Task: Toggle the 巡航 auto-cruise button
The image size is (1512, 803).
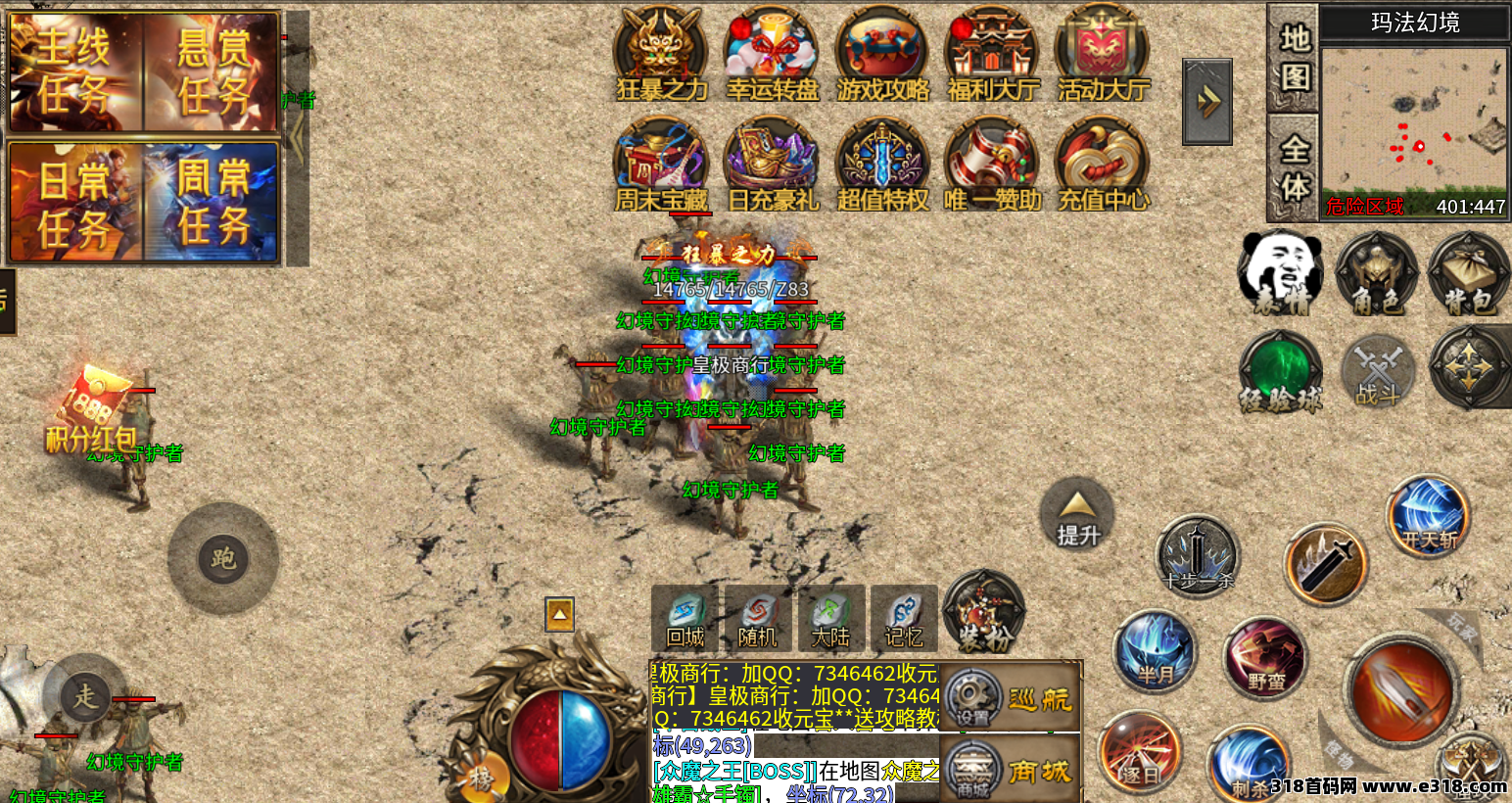Action: pos(1011,698)
